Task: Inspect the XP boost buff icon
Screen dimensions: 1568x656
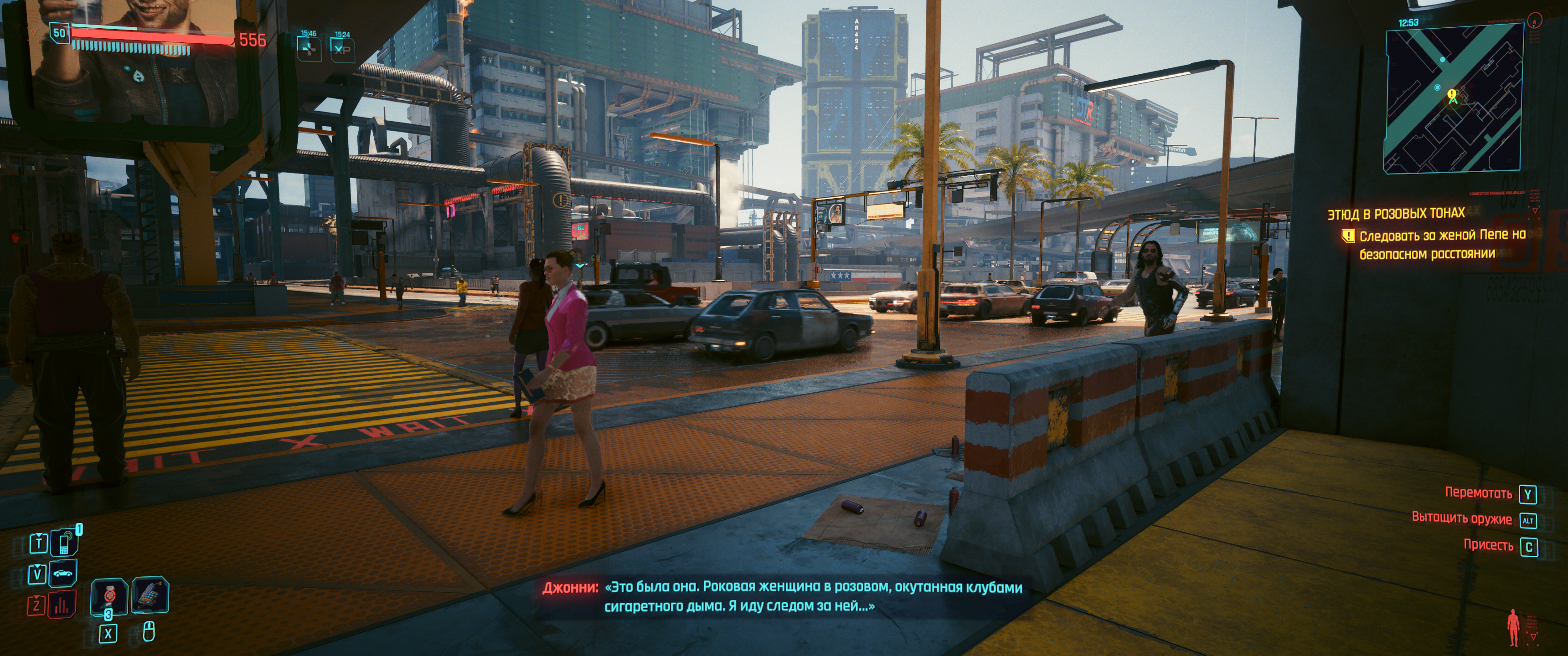Action: coord(342,49)
